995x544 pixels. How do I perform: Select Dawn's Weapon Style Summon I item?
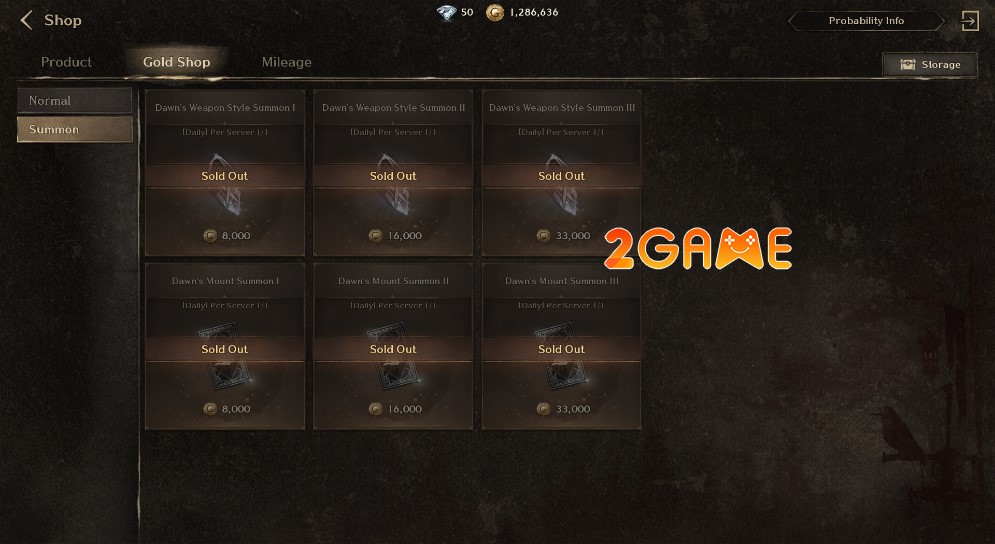click(225, 173)
